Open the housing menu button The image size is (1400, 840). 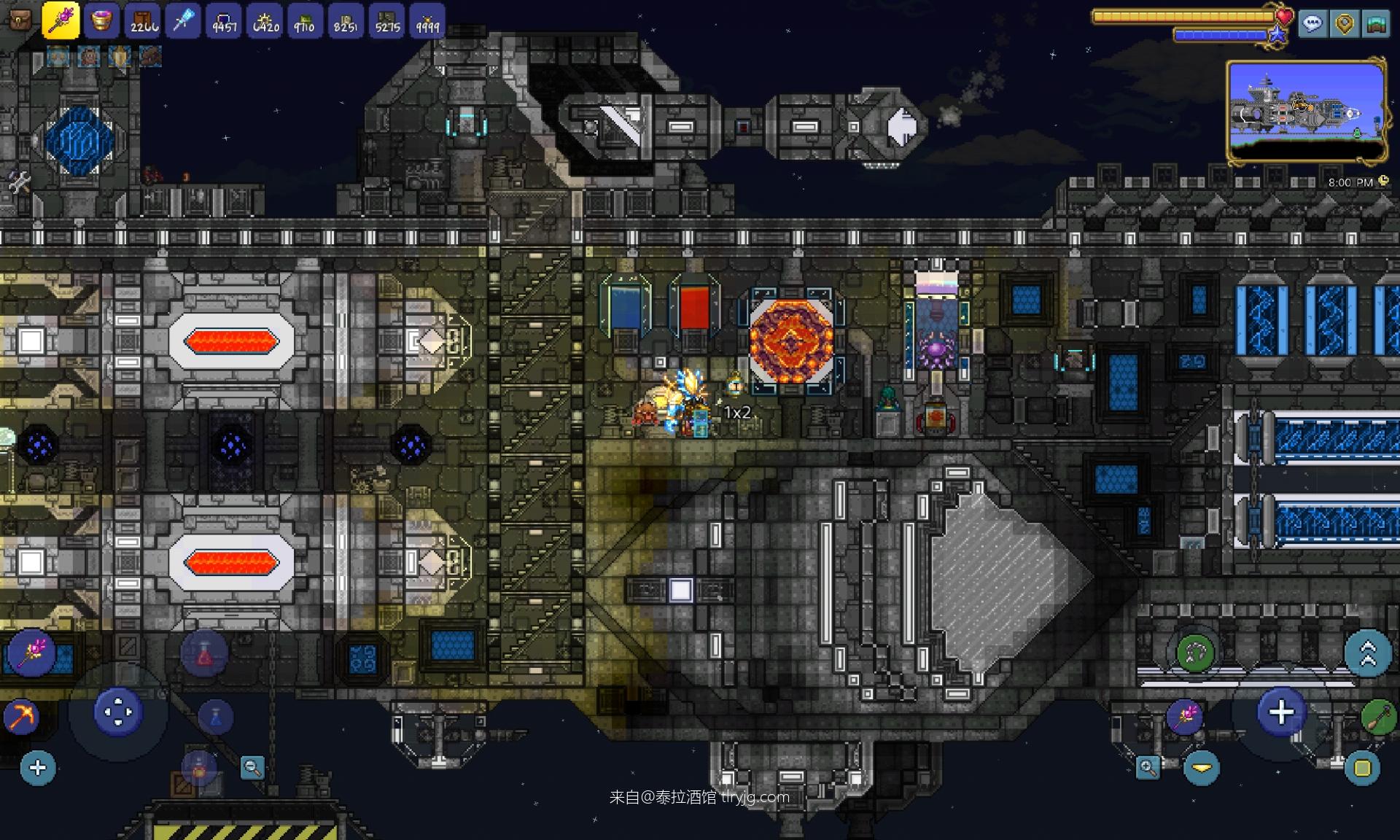click(x=1375, y=24)
